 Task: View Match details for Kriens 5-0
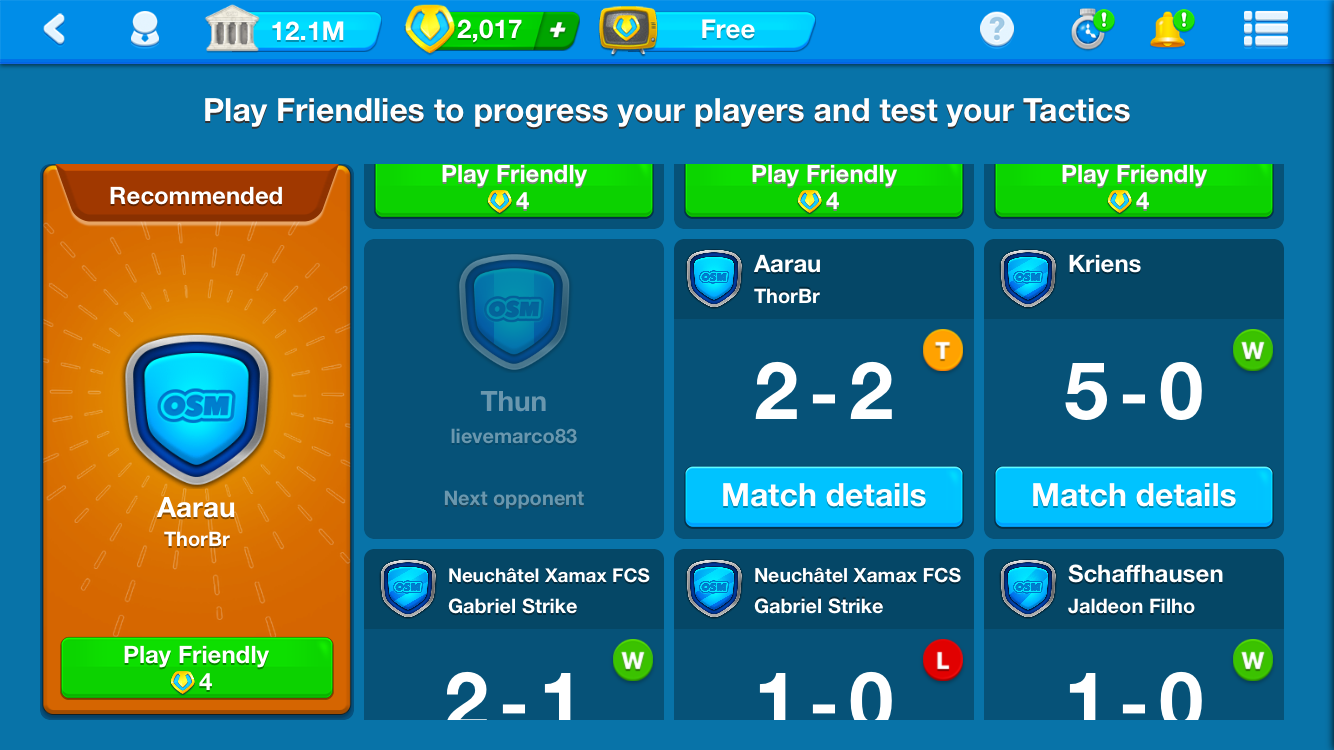(1133, 496)
